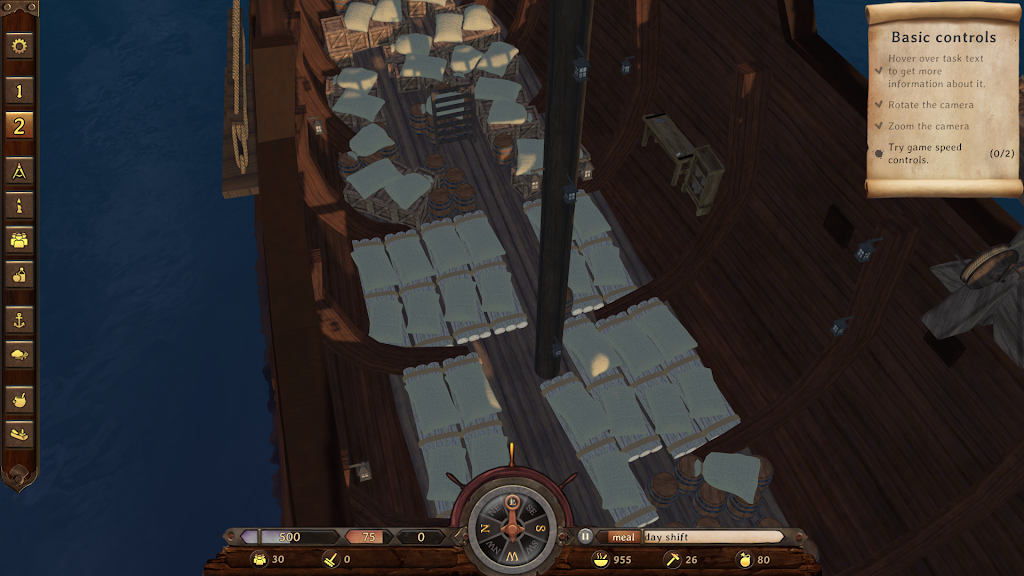Click the candle icon in the sidebar
This screenshot has height=576, width=1024.
(20, 205)
